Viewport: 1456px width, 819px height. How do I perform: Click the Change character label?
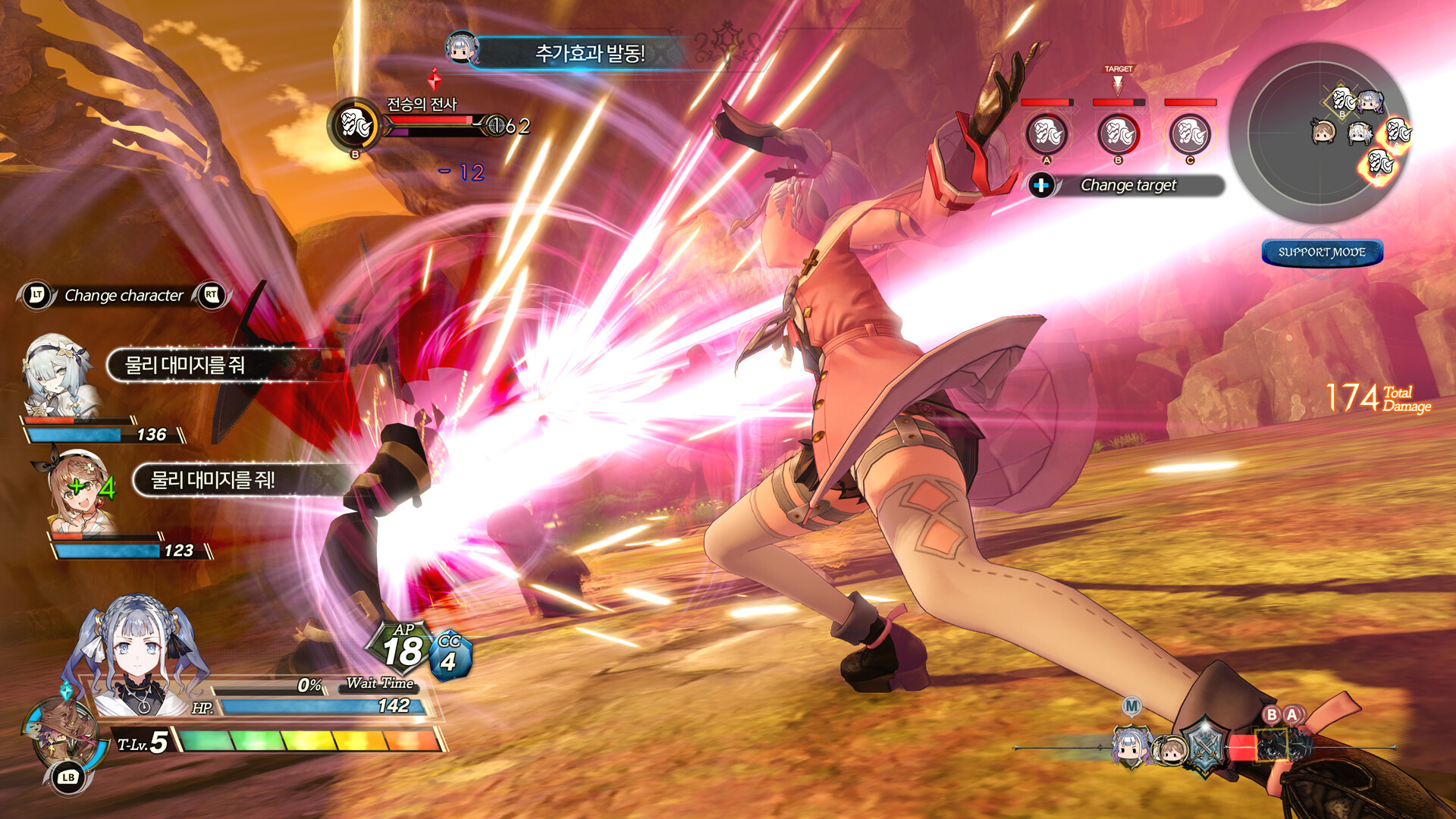(124, 295)
